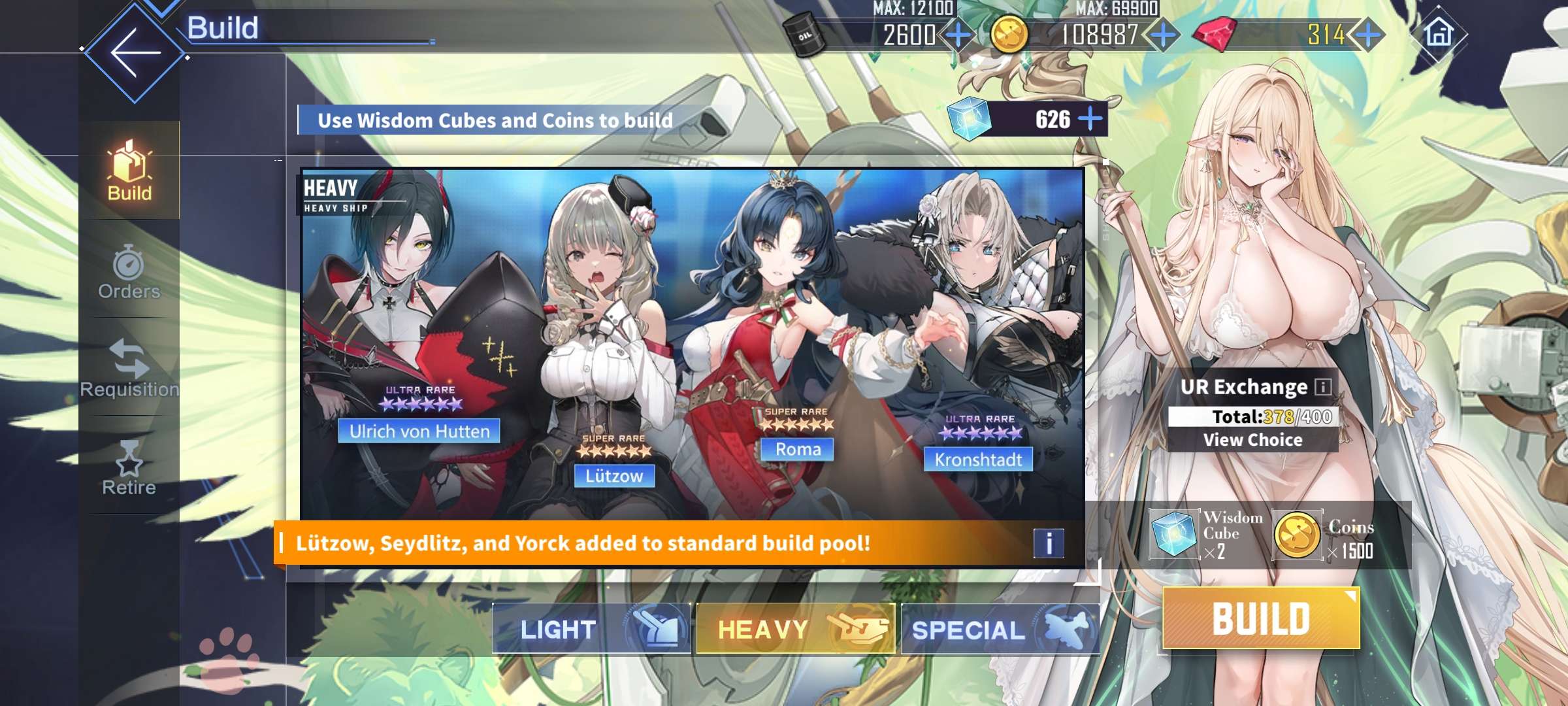Image resolution: width=1568 pixels, height=706 pixels.
Task: Add more coins with plus button
Action: coord(1164,35)
